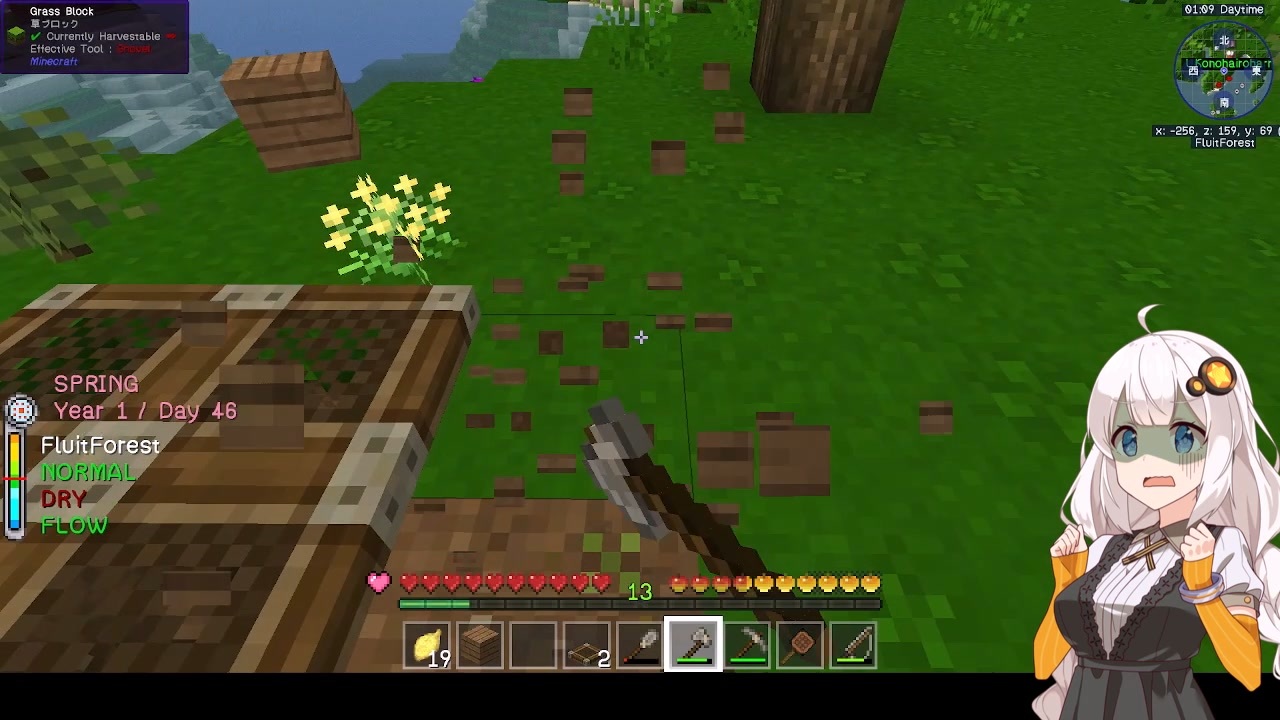Viewport: 1280px width, 720px height.
Task: Select the hammer tool in the hotbar
Action: (x=747, y=645)
